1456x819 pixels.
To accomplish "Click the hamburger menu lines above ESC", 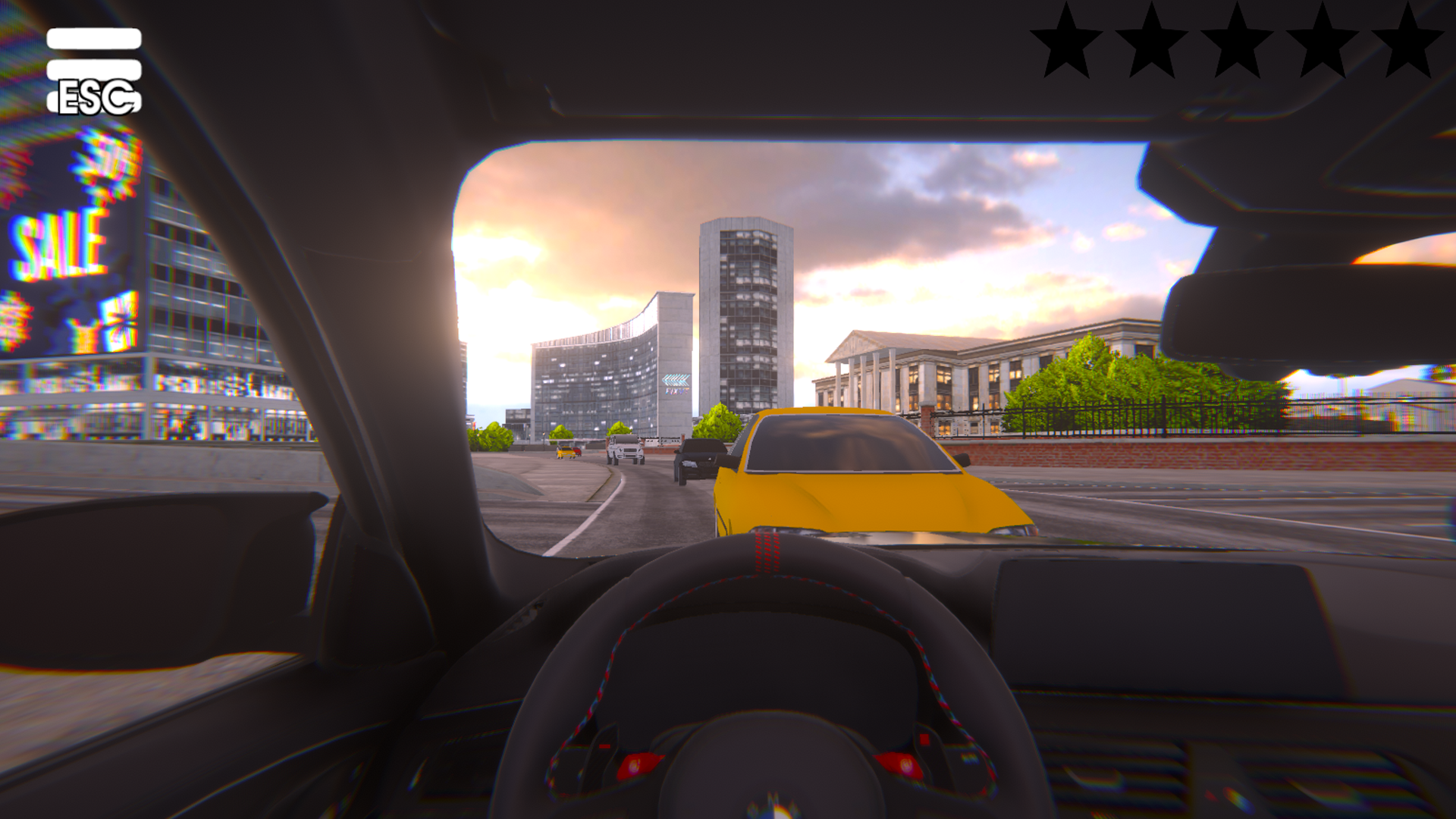I will [95, 53].
